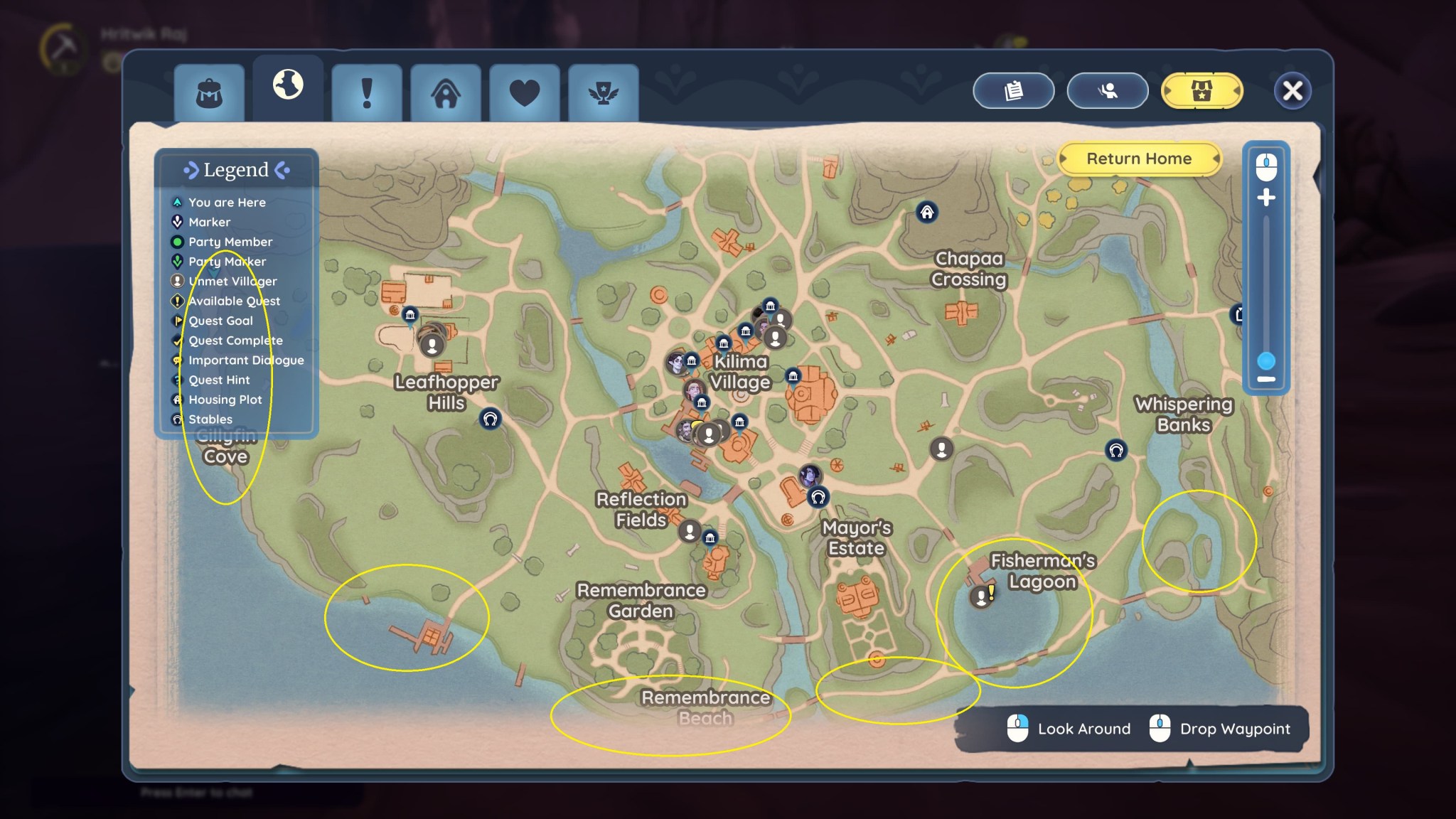Click the stables marker near Whispering Banks
Screen dimensions: 1456x819
[x=1116, y=450]
